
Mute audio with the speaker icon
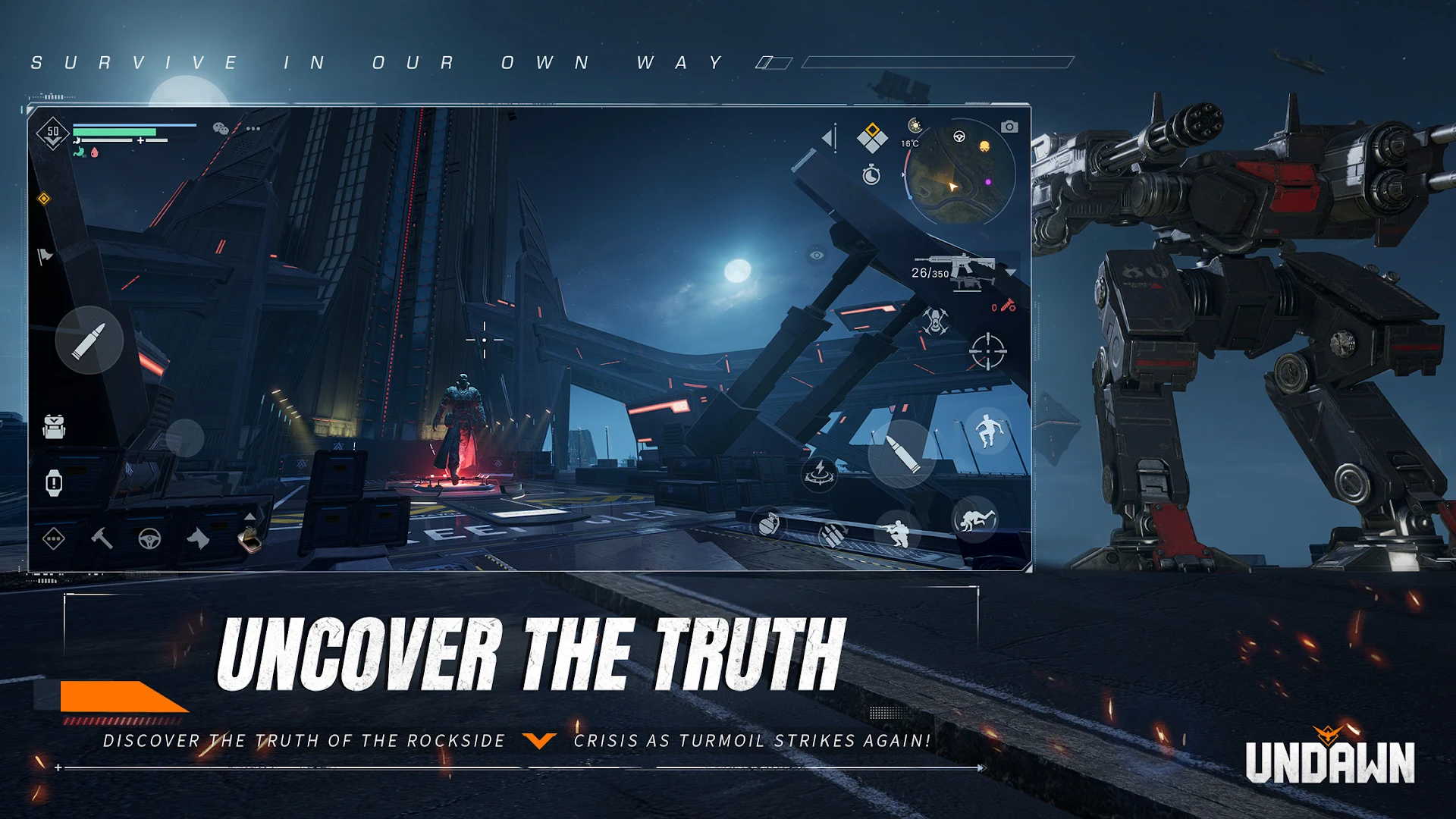pos(830,136)
